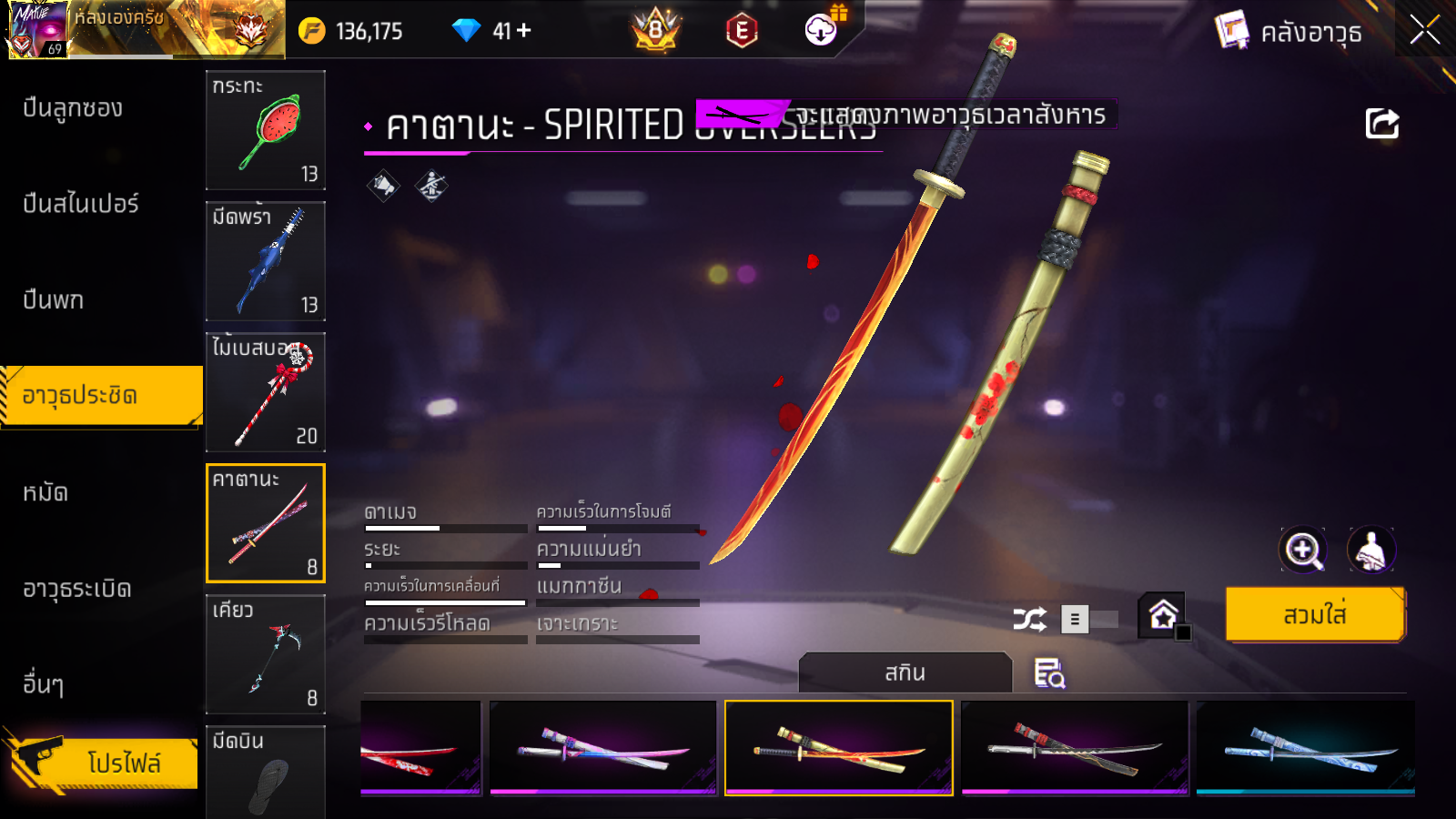The height and width of the screenshot is (819, 1456).
Task: Zoom in with the magnifier icon
Action: [1303, 550]
